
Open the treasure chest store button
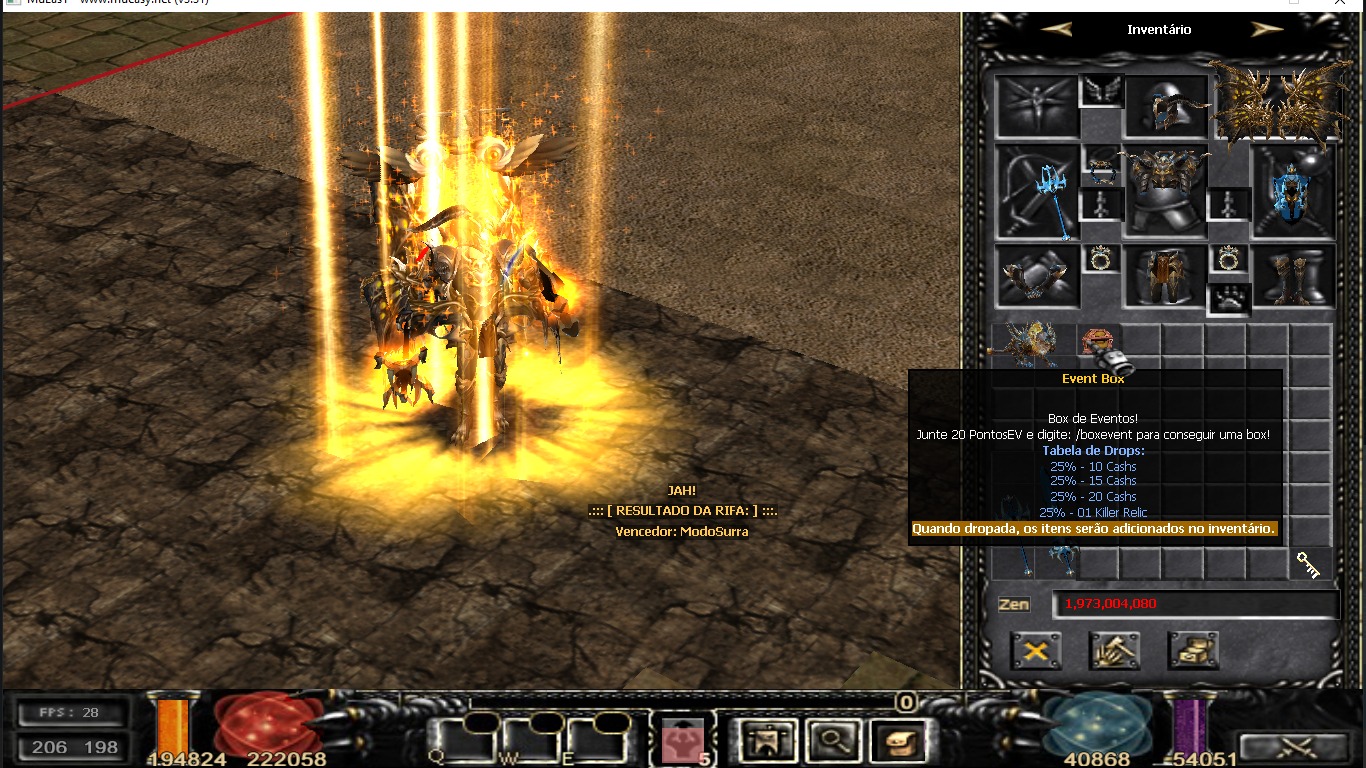(x=1193, y=651)
